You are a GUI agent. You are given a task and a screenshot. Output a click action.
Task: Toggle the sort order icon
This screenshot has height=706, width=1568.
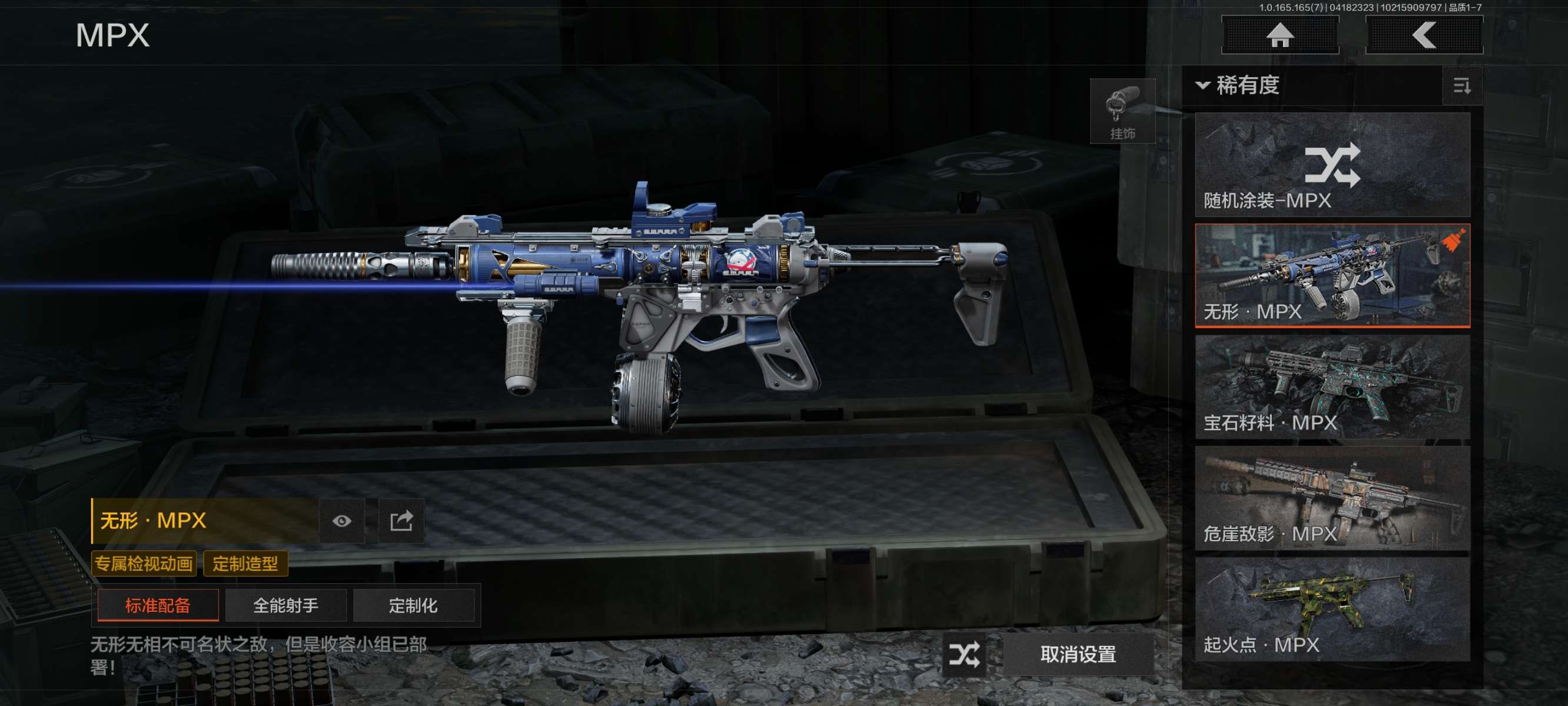[x=1461, y=86]
